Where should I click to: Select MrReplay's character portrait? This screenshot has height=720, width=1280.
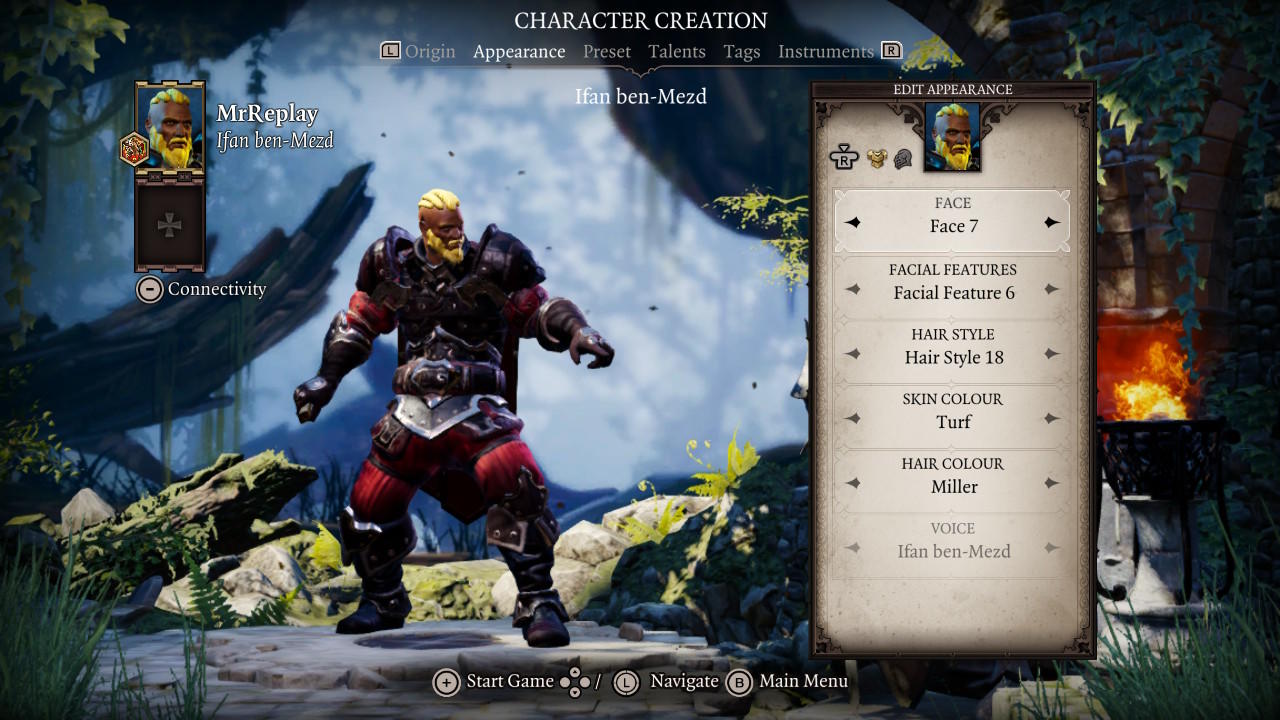click(x=170, y=127)
